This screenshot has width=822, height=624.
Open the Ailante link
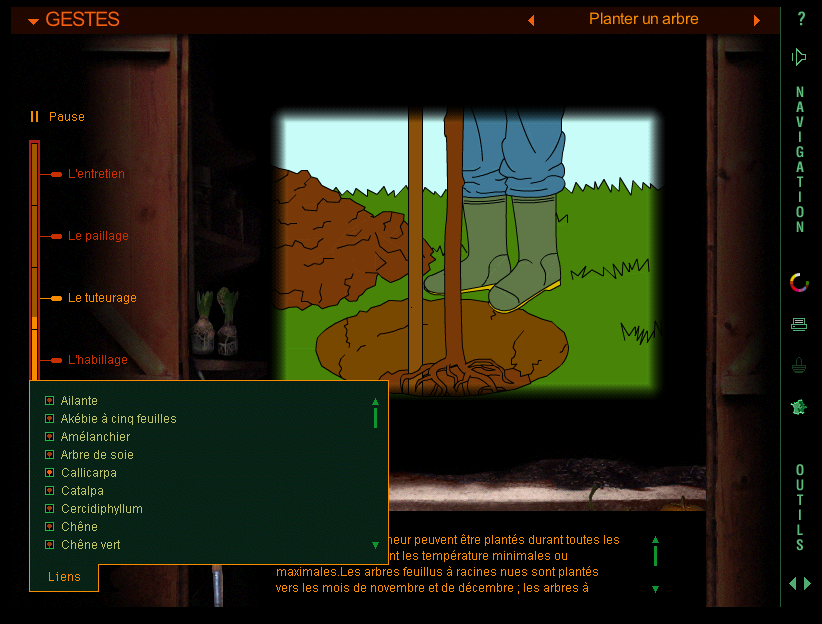click(78, 401)
